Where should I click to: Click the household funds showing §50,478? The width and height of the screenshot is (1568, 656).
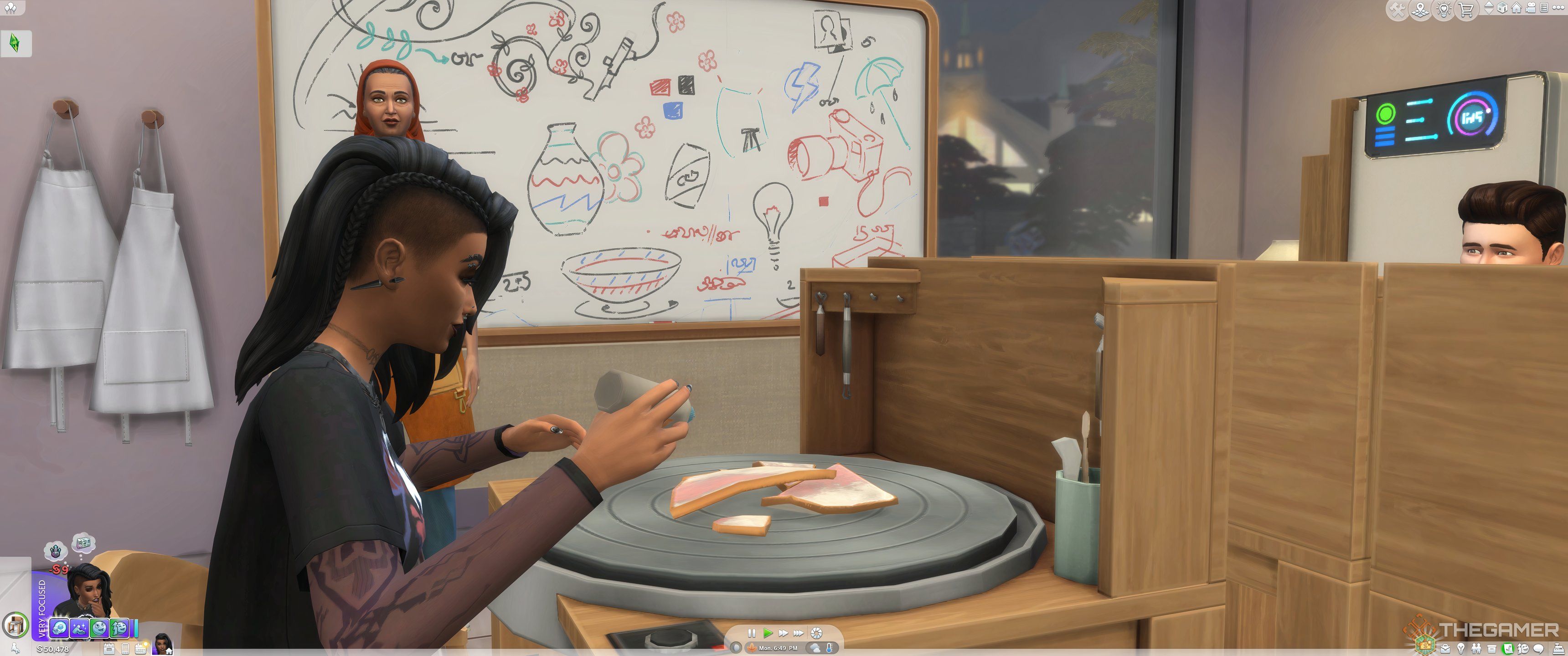click(x=54, y=649)
